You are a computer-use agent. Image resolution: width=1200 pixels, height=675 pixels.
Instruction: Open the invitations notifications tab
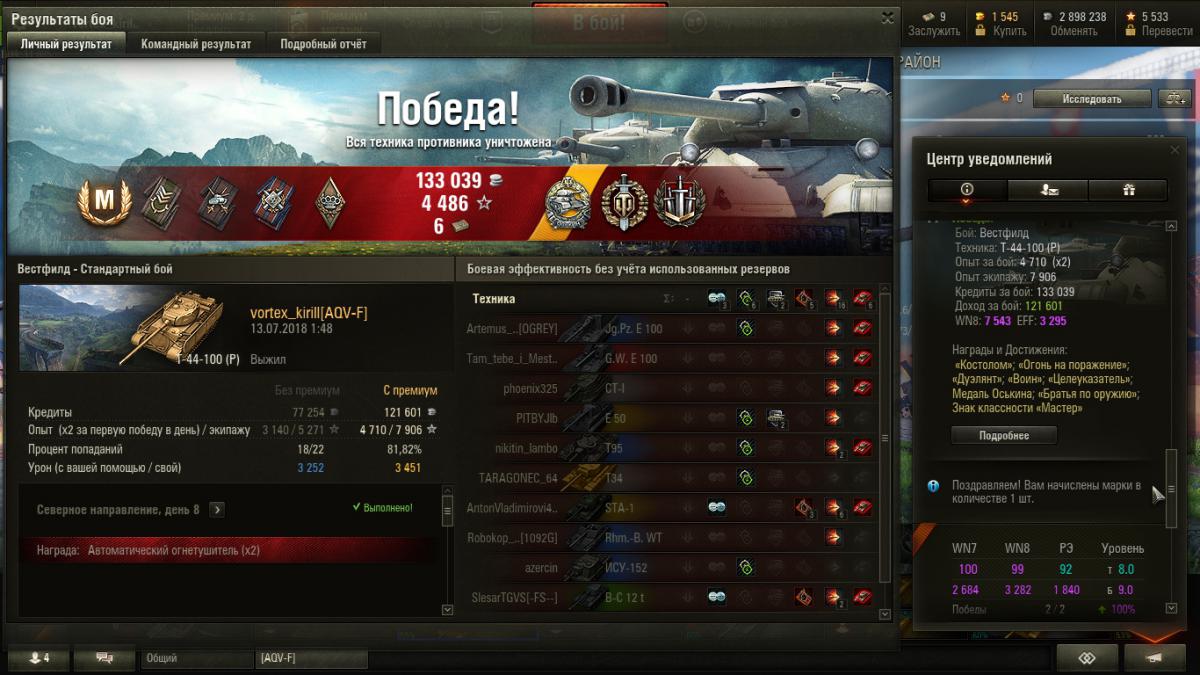1048,190
